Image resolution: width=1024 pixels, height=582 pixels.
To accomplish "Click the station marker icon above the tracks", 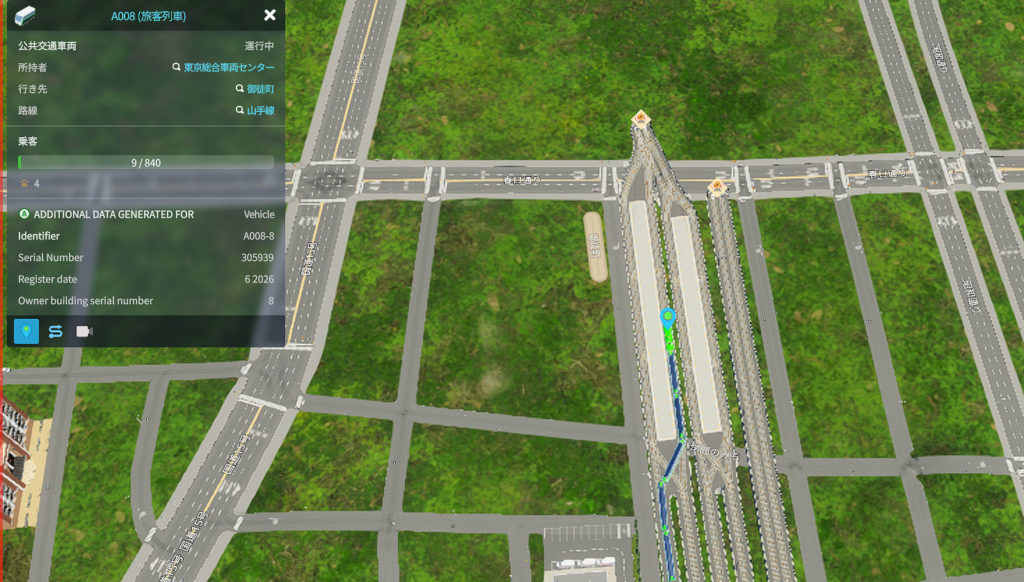I will pos(641,119).
